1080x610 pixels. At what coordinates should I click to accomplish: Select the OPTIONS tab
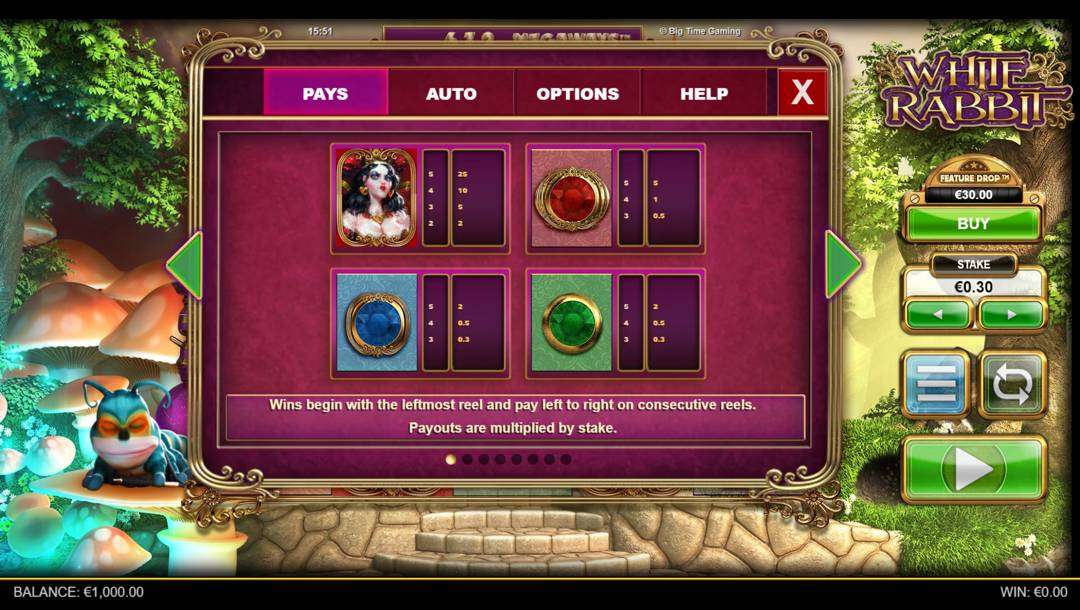[577, 93]
